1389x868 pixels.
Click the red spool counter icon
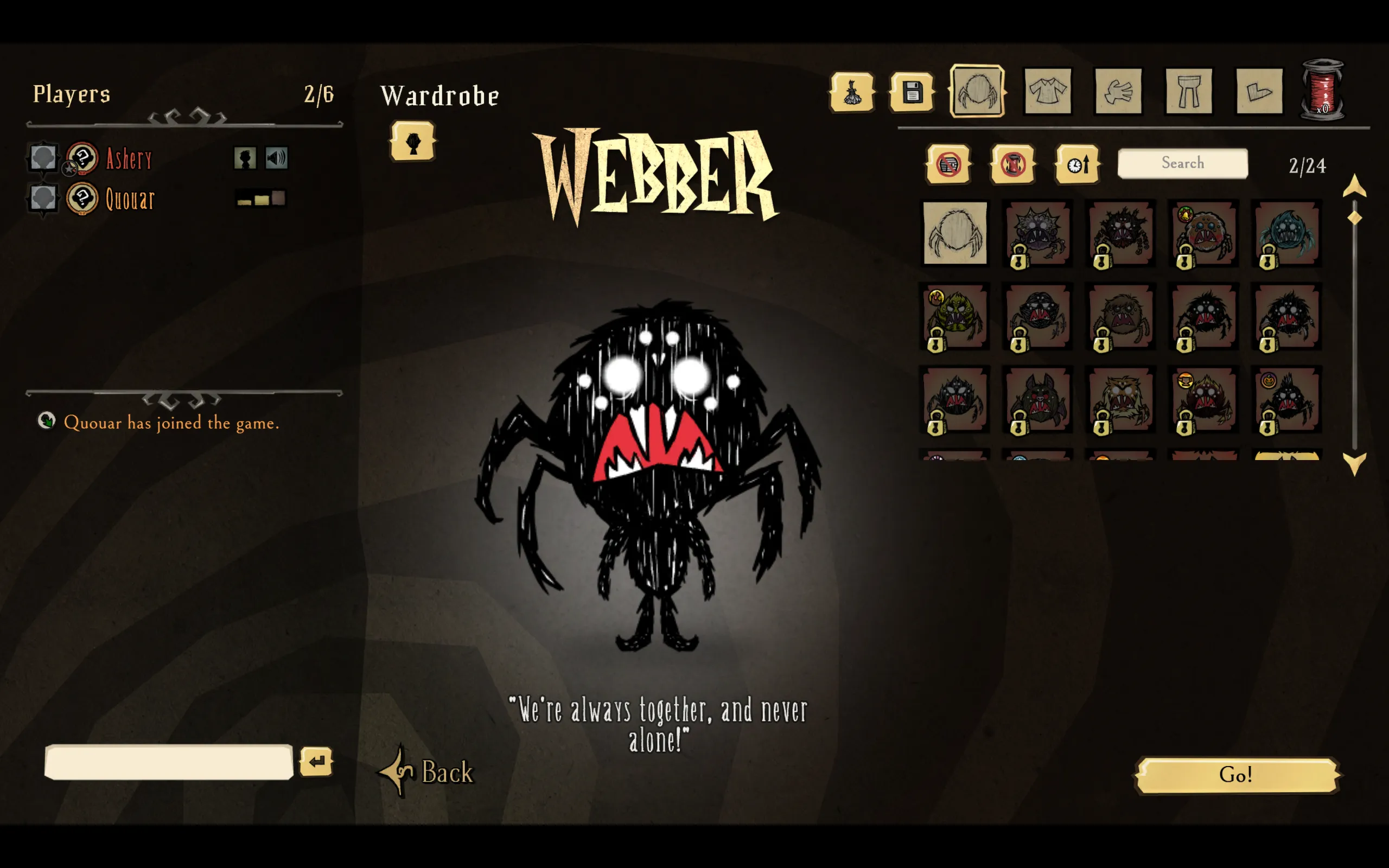(1323, 90)
